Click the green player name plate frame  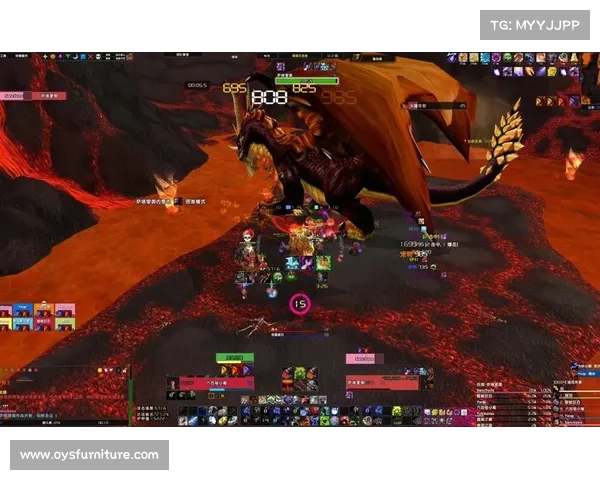[x=234, y=357]
